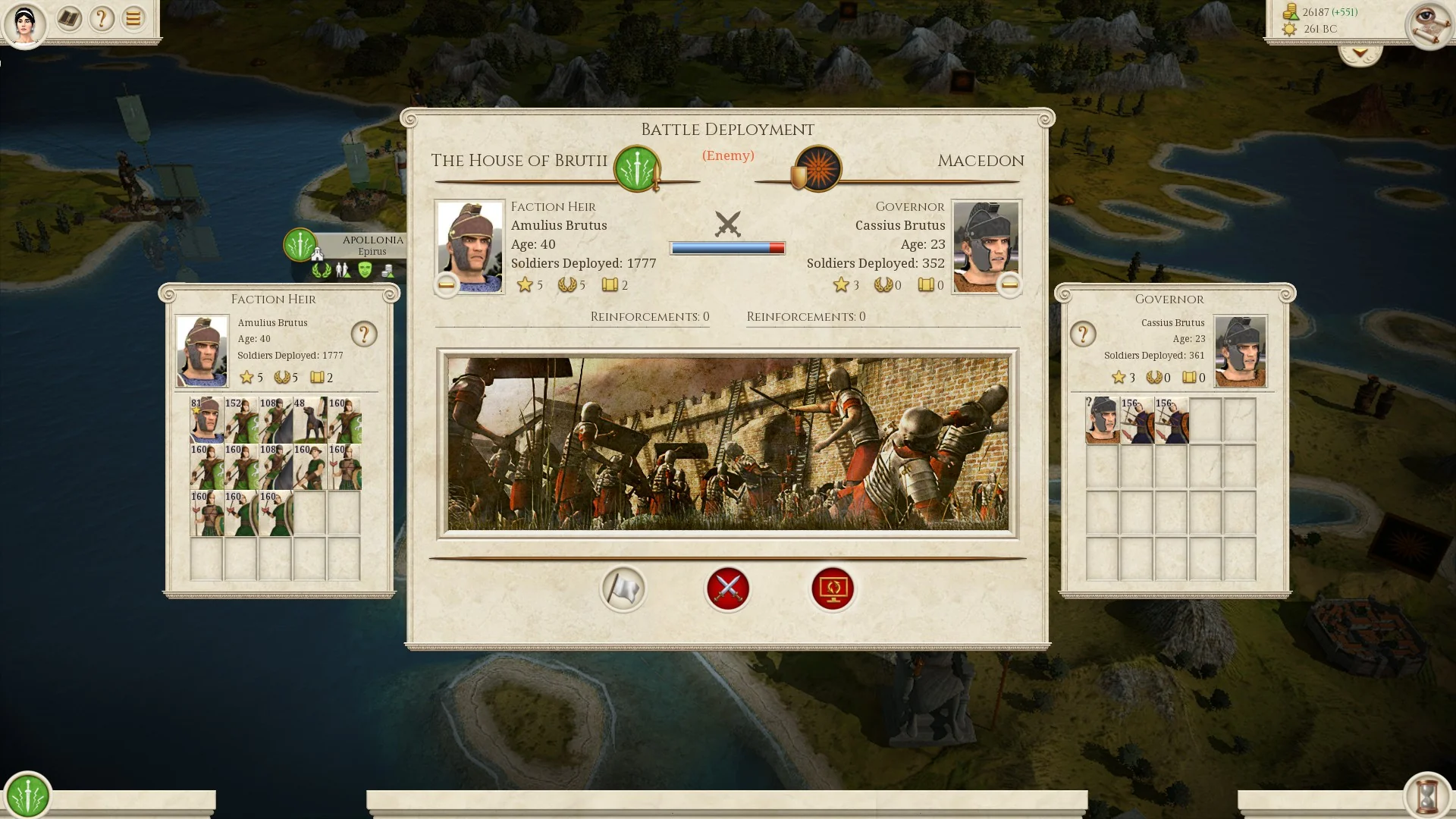Show help for Governor army panel
The width and height of the screenshot is (1456, 819).
click(1083, 334)
